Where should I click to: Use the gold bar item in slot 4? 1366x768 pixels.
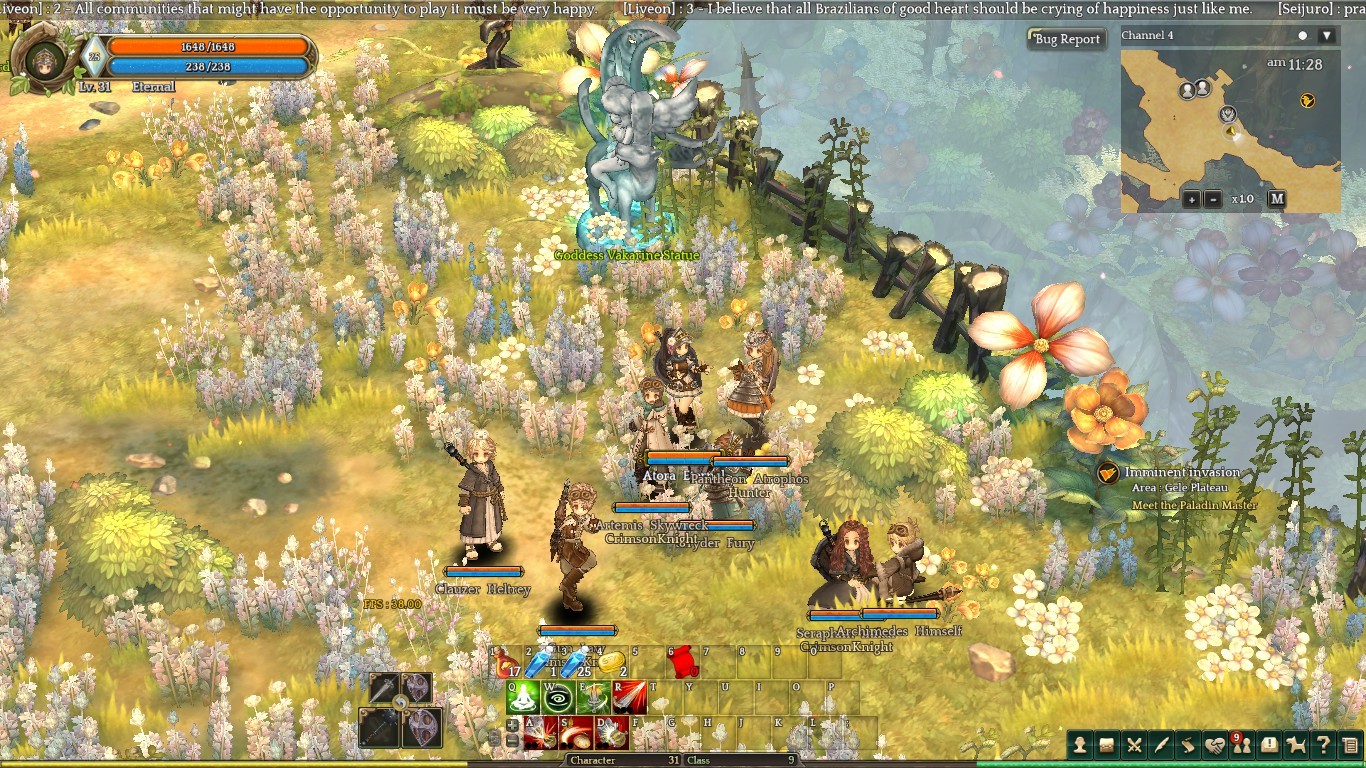tap(611, 661)
